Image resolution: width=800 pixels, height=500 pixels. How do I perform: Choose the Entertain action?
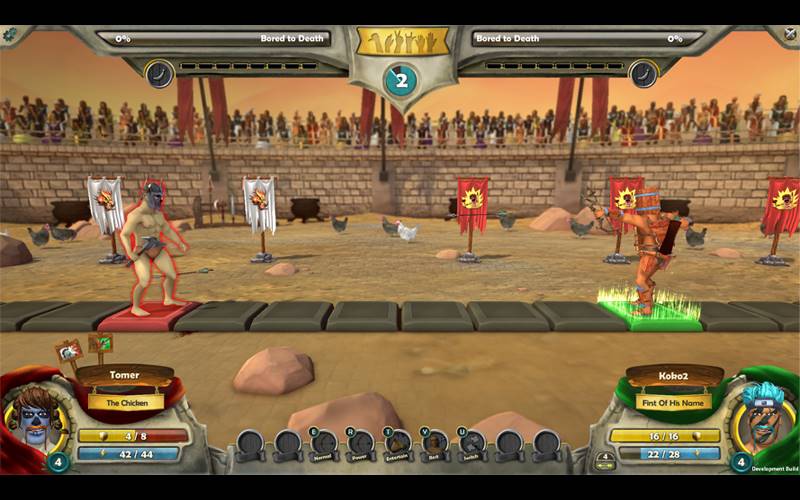[x=398, y=443]
